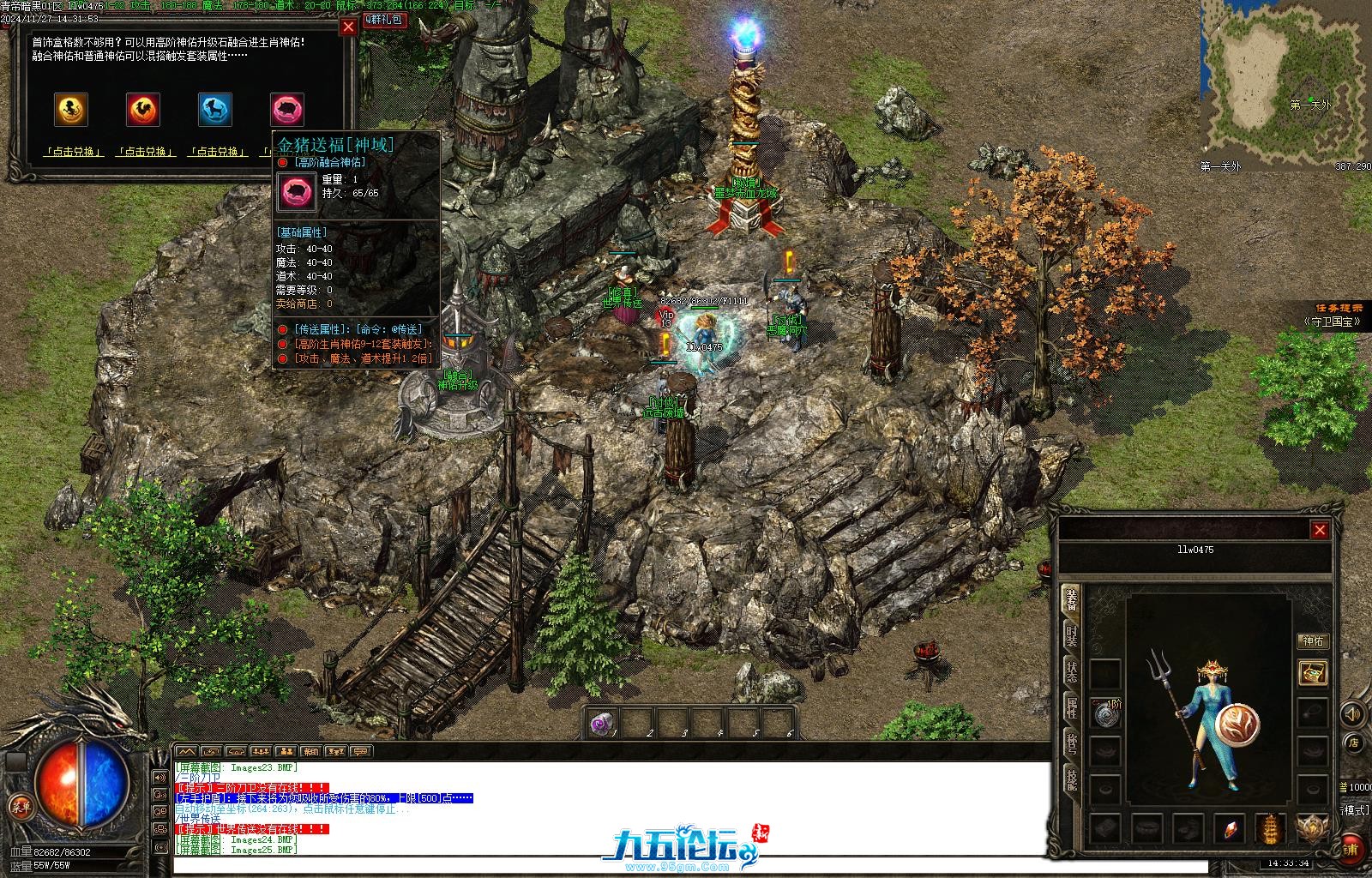The width and height of the screenshot is (1372, 878).
Task: Switch to the 状态 status tab
Action: 1071,671
